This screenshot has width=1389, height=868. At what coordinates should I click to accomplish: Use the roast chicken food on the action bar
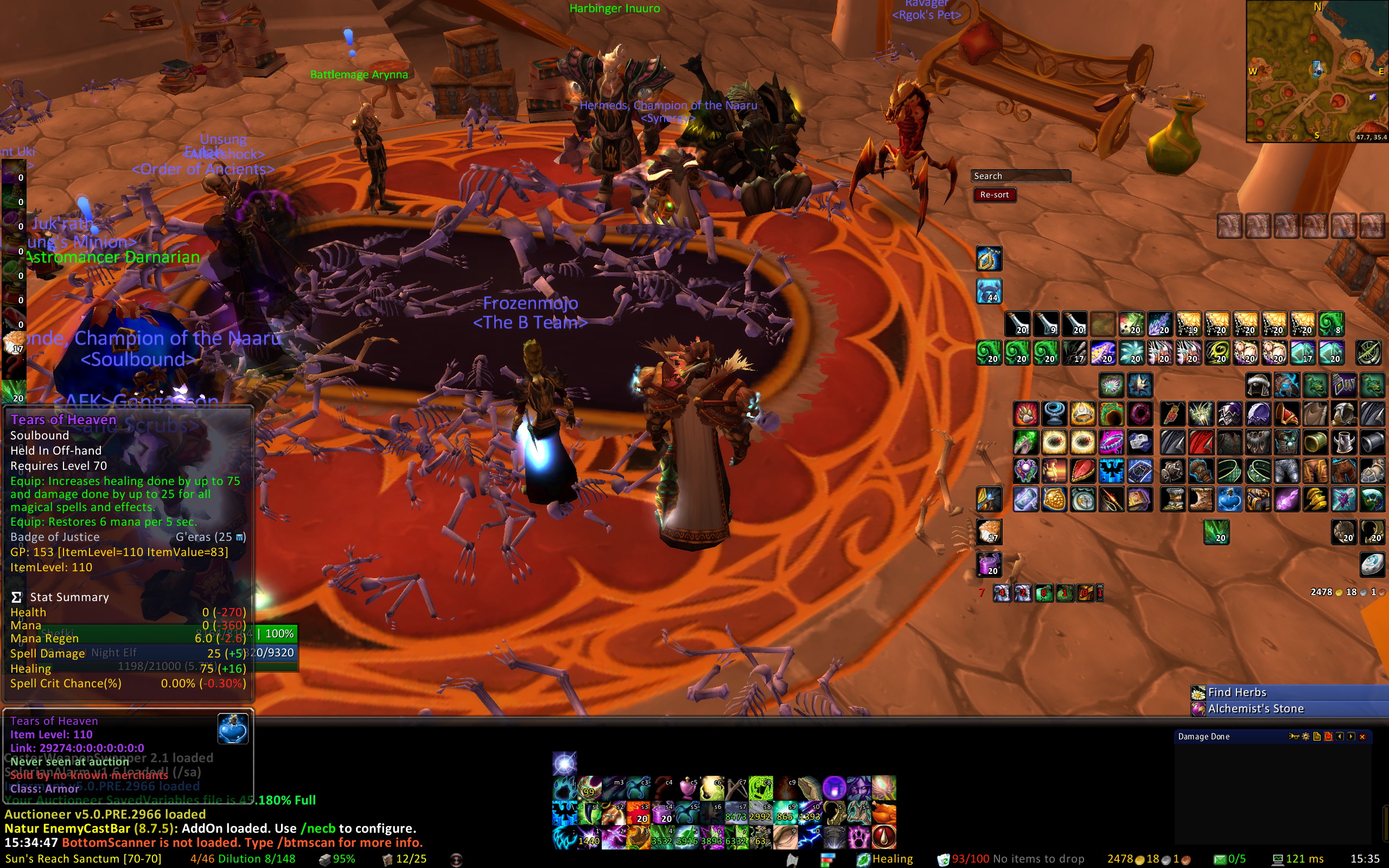coord(884,813)
